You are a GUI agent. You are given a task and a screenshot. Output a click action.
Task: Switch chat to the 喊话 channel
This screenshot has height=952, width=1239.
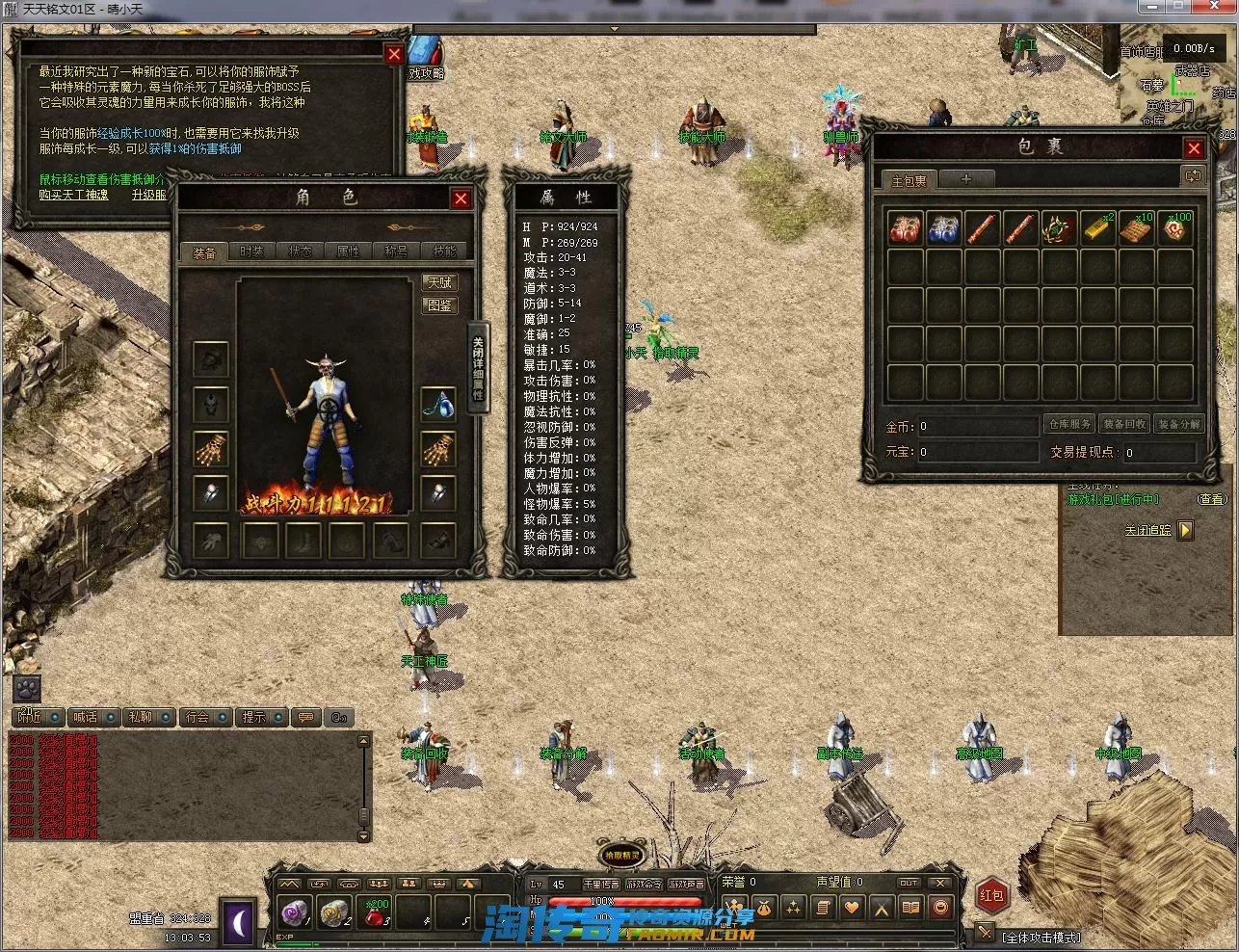point(86,717)
